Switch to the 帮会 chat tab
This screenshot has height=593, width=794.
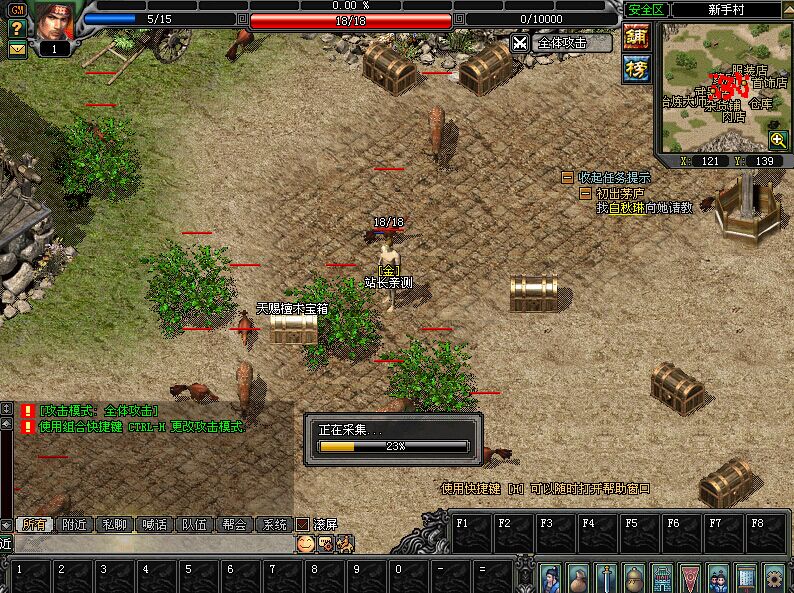[234, 524]
